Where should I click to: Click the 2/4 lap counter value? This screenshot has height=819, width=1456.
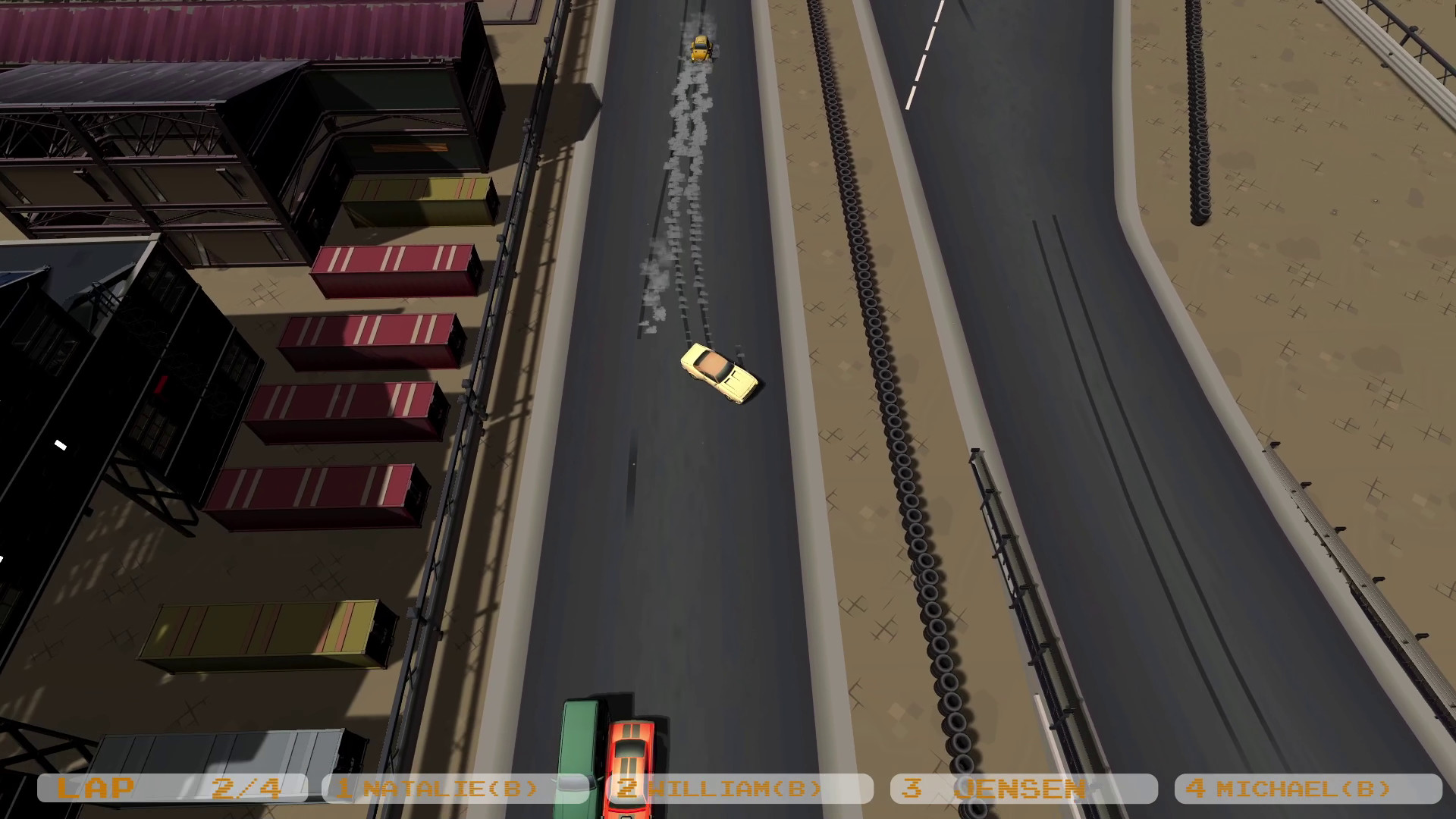(245, 787)
